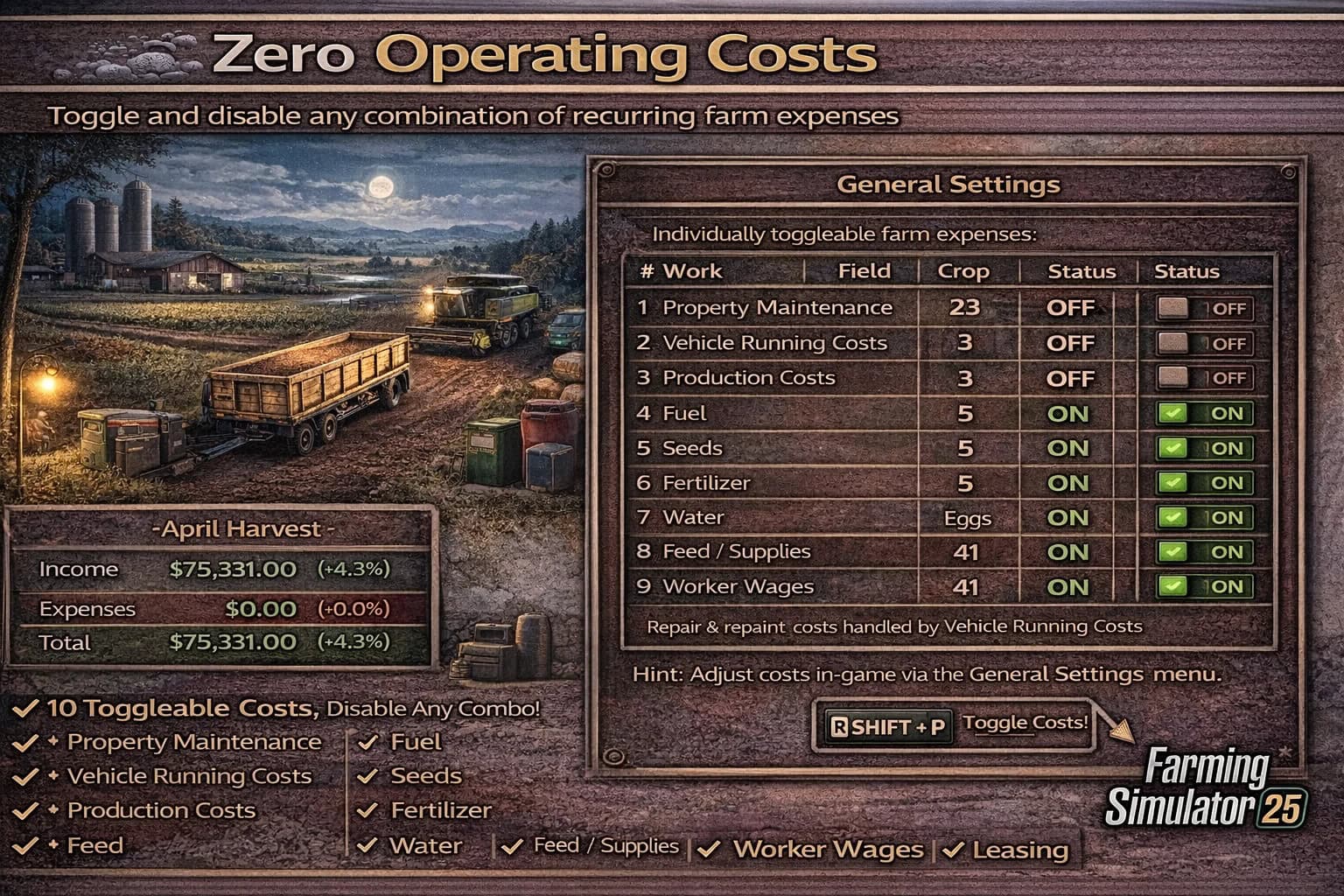Image resolution: width=1344 pixels, height=896 pixels.
Task: Select the checkmark beside Fuel
Action: coord(367,742)
